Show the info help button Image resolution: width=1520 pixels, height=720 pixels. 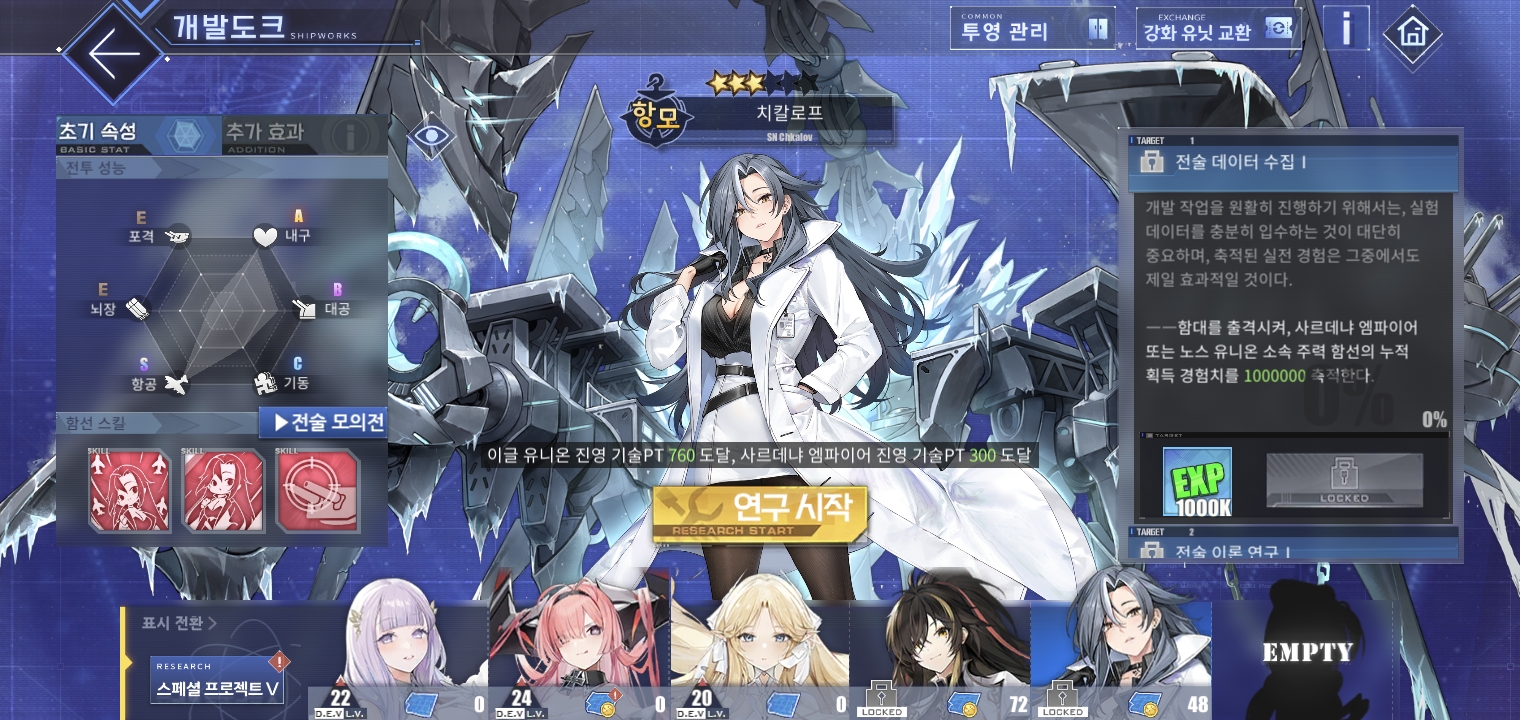1346,30
